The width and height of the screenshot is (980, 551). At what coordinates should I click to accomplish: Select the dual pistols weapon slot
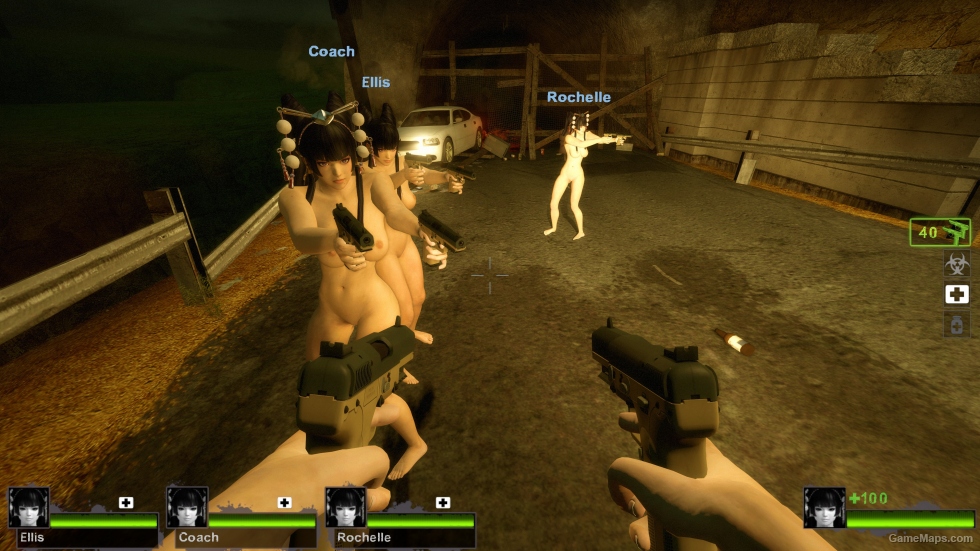[x=940, y=232]
